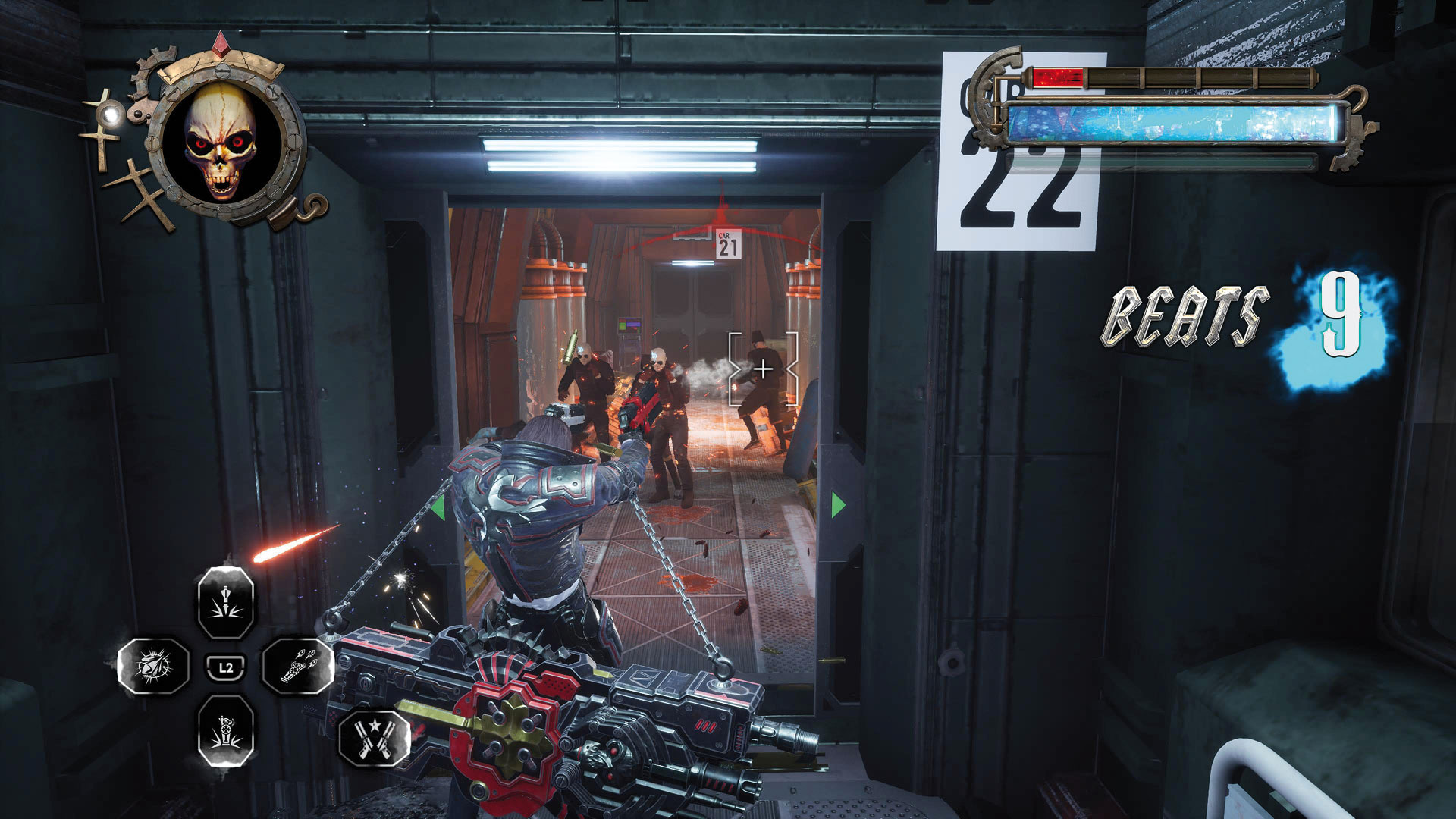This screenshot has width=1456, height=819.
Task: Use the cannon firing three projectiles ability
Action: [298, 667]
